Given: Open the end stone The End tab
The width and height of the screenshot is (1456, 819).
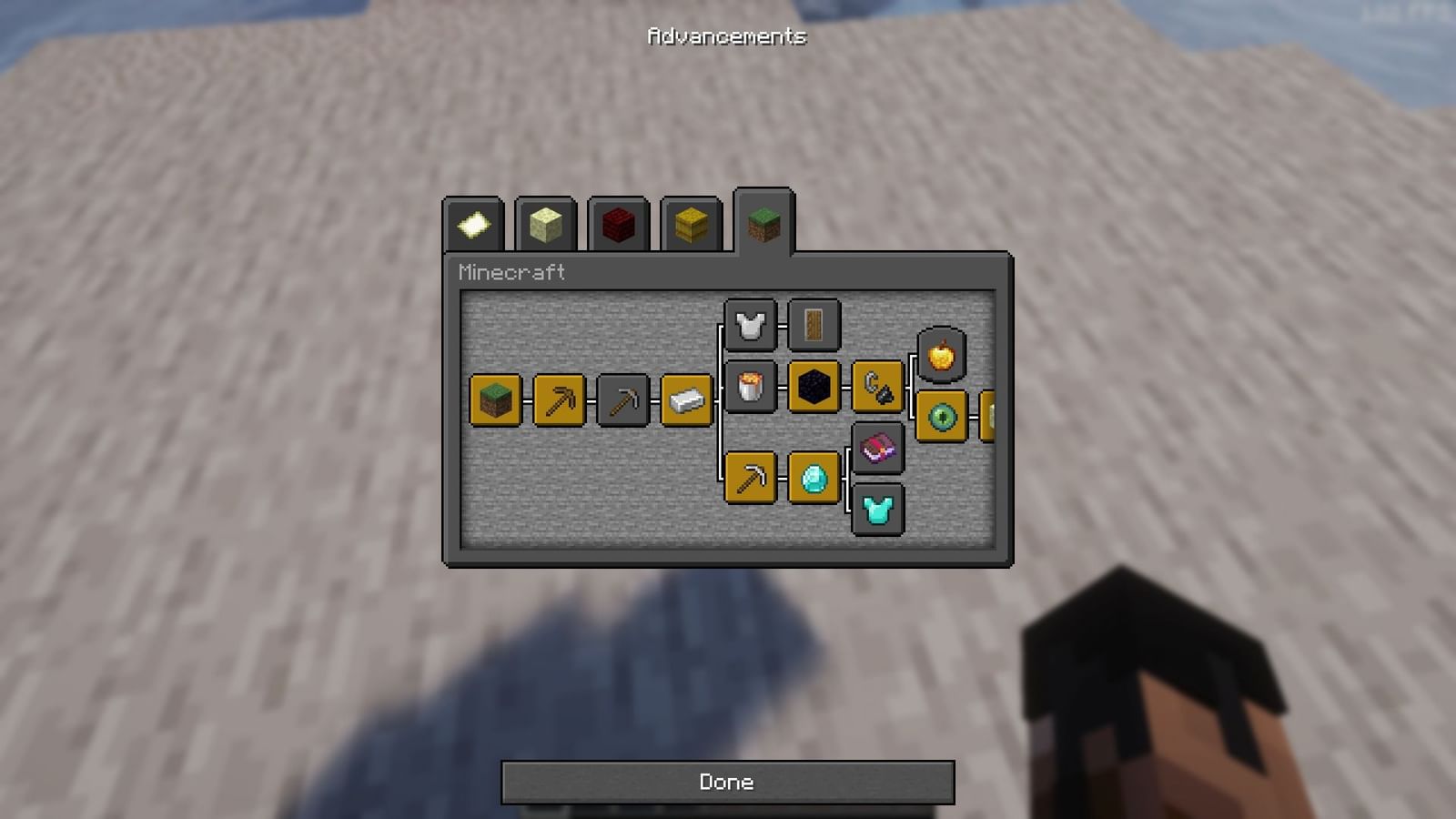Looking at the screenshot, I should [545, 225].
